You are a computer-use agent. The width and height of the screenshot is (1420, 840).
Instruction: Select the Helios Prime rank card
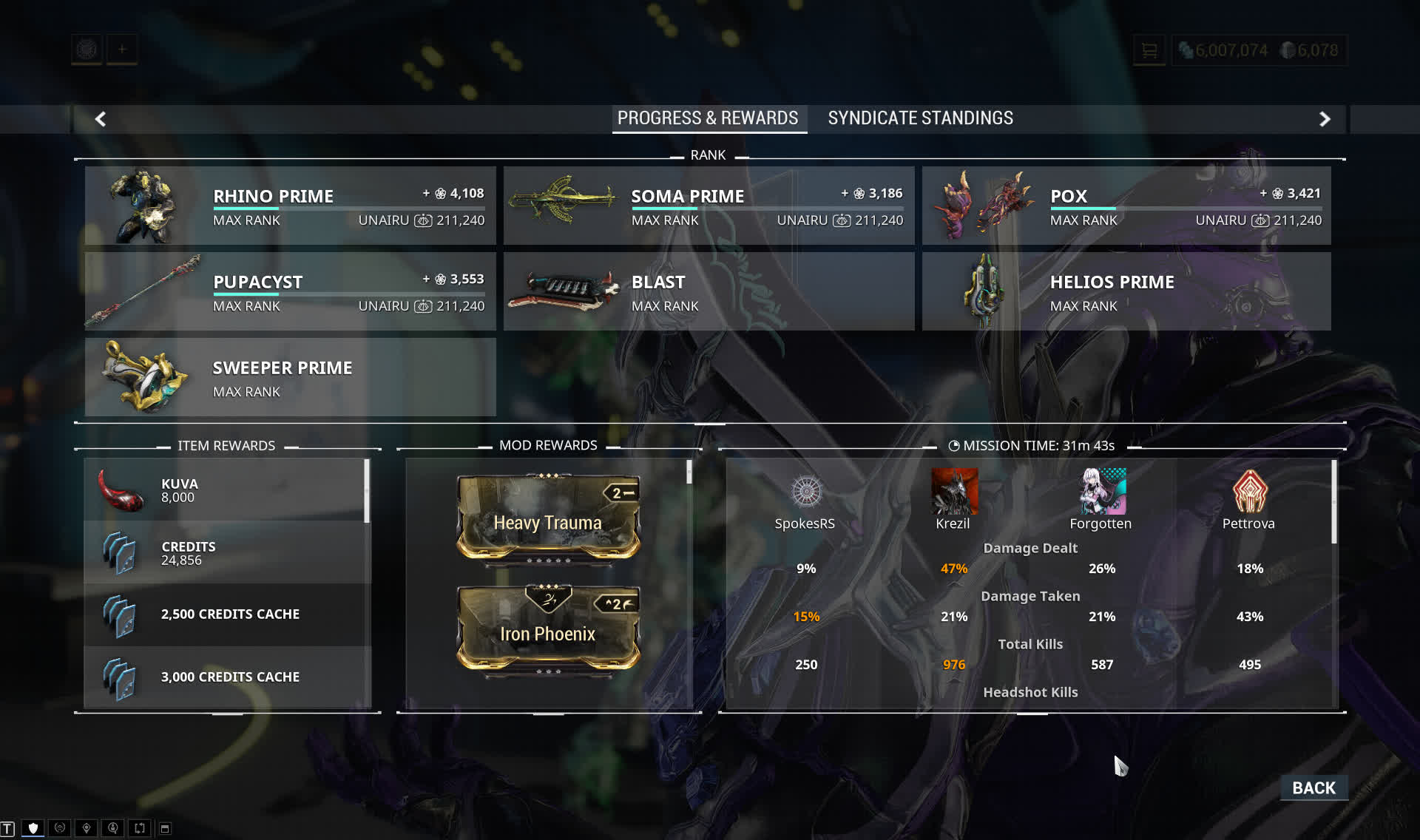click(x=1126, y=291)
